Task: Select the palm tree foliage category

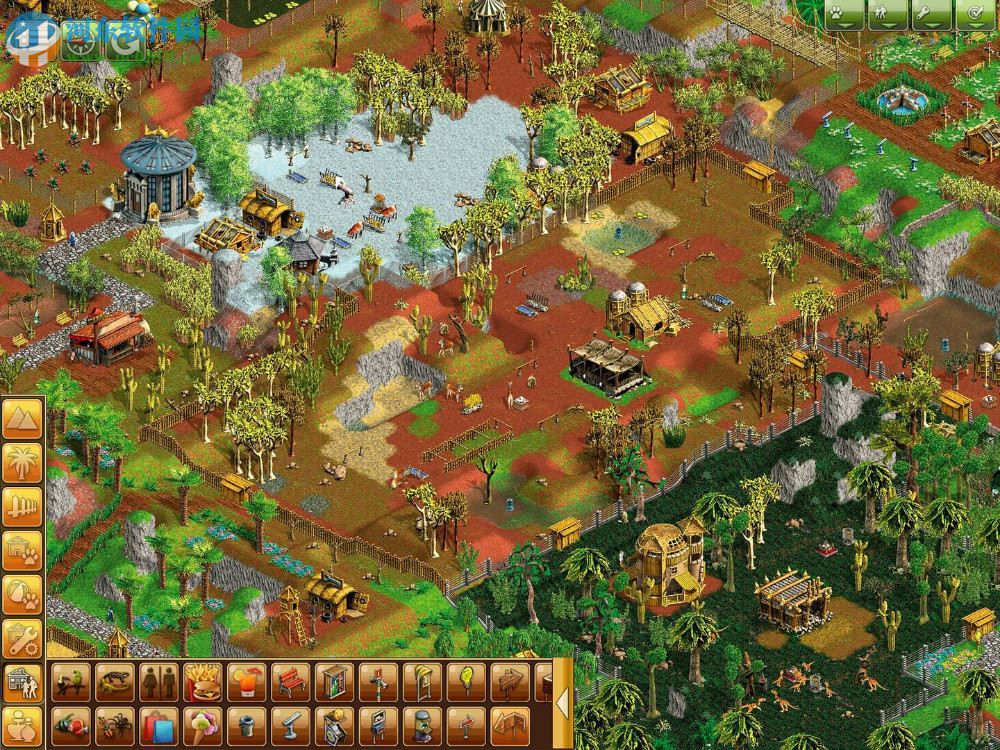Action: point(22,463)
